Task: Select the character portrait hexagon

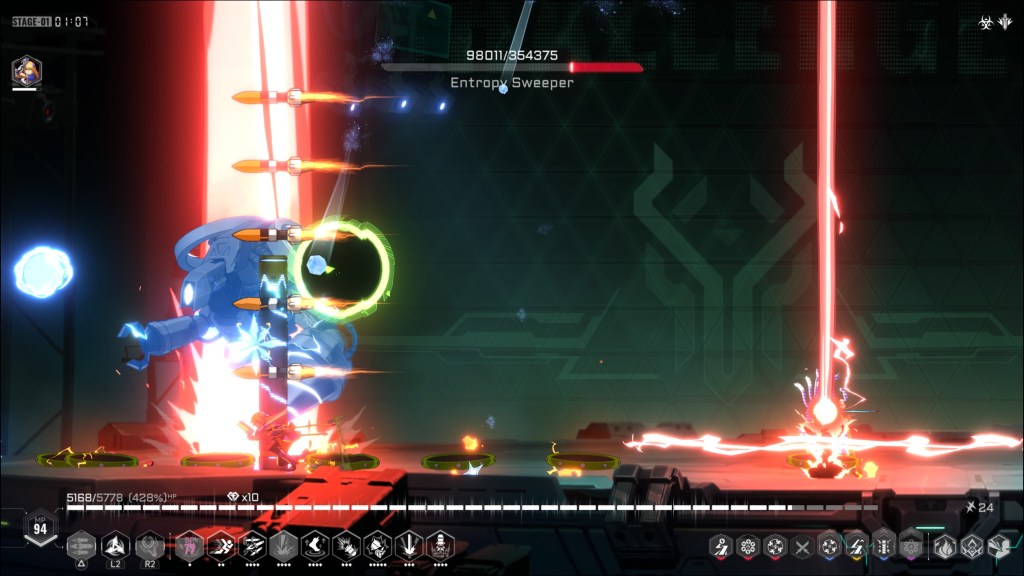Action: [x=26, y=71]
